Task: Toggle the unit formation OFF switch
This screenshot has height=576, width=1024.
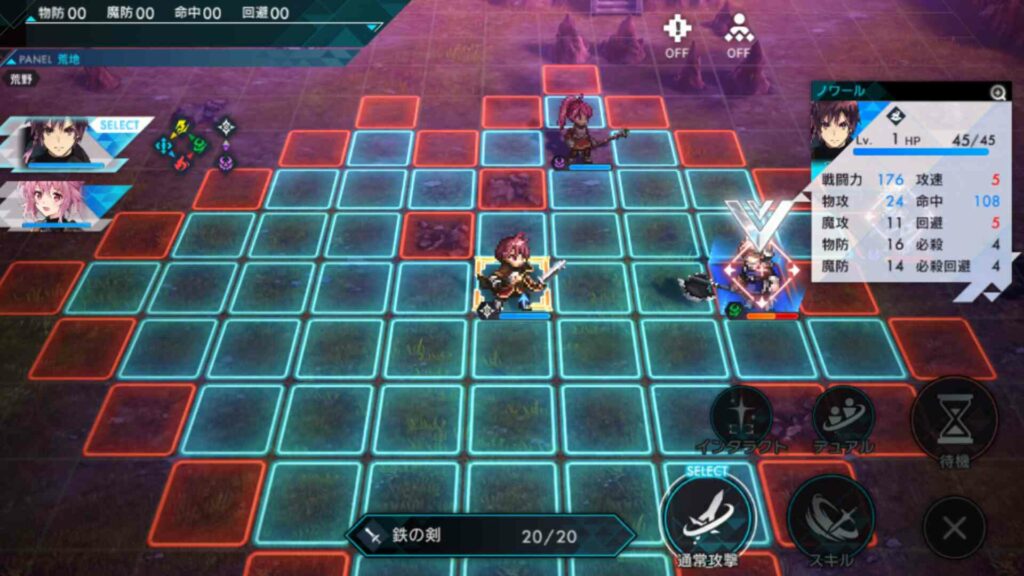Action: [739, 36]
